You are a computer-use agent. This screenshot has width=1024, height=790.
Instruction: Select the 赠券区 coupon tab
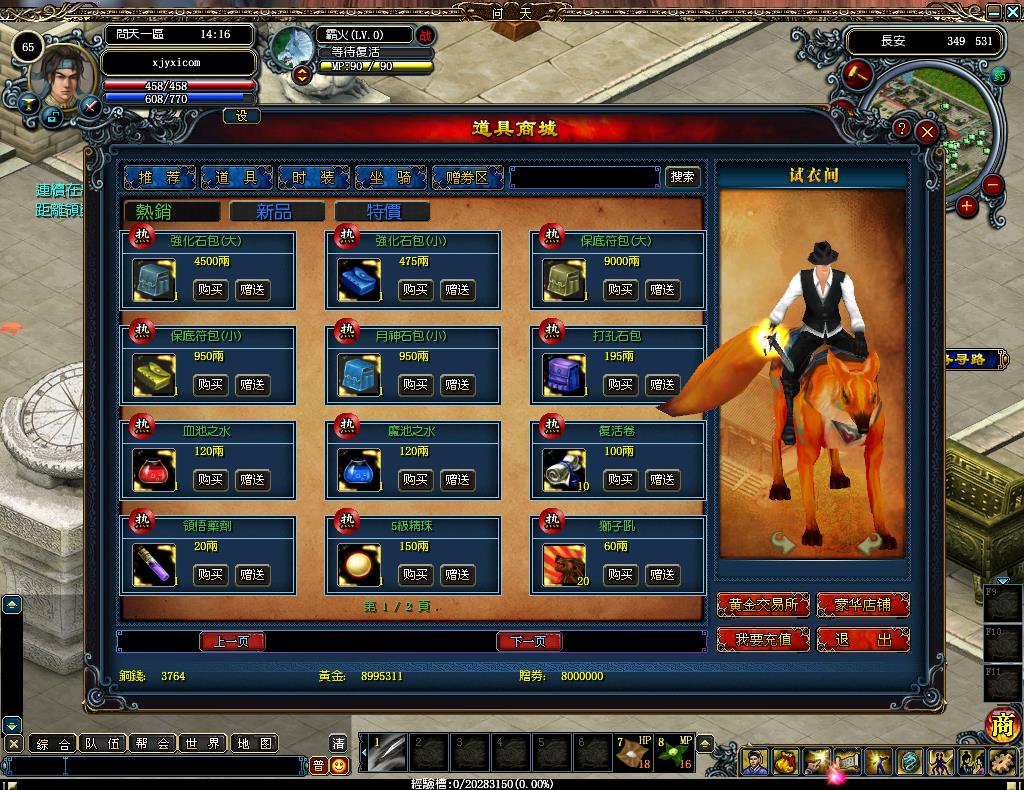click(467, 177)
